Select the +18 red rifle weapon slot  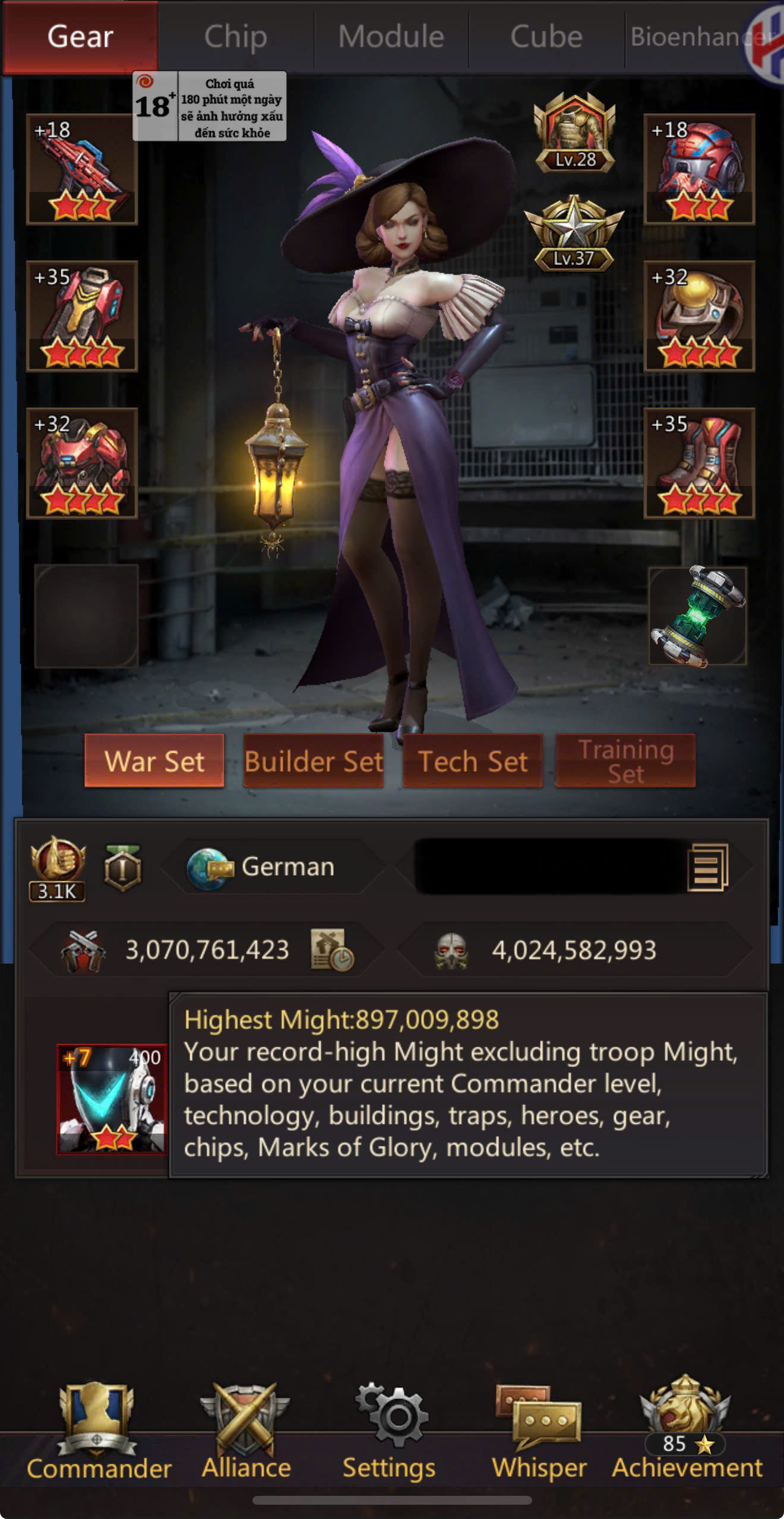click(x=82, y=169)
